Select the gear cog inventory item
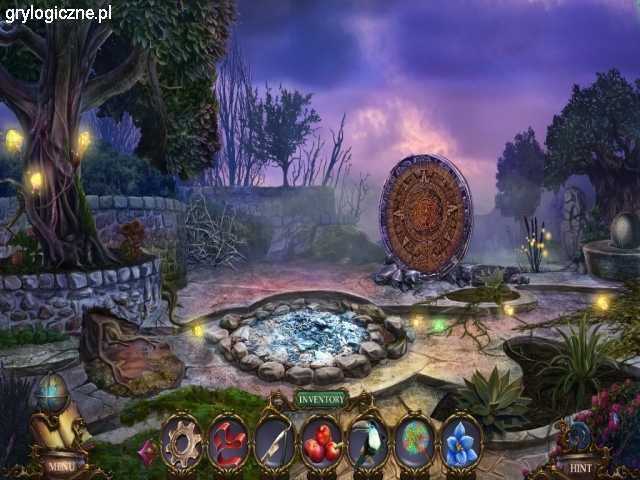The height and width of the screenshot is (480, 640). [182, 441]
